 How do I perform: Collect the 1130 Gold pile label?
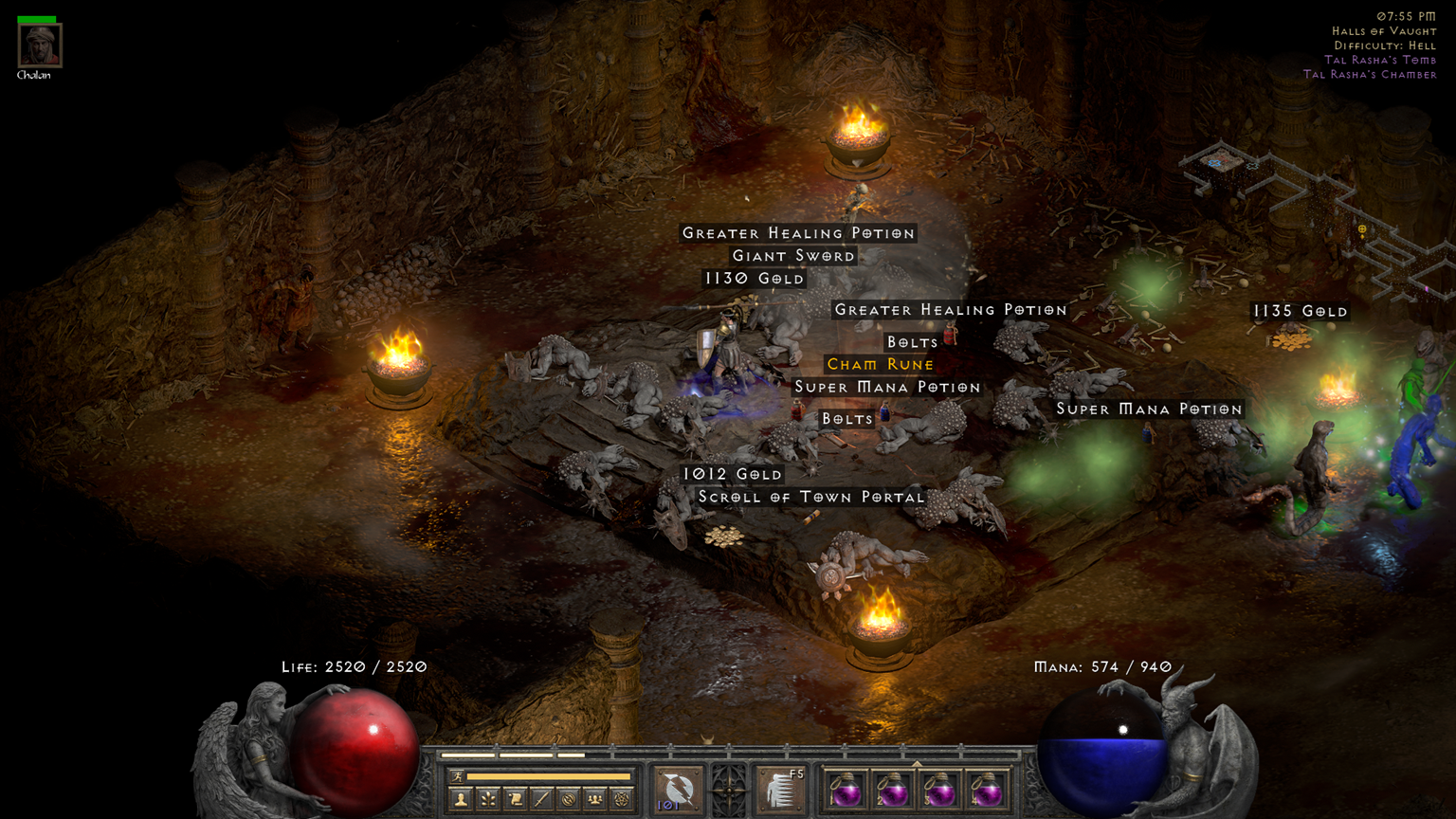pyautogui.click(x=754, y=279)
